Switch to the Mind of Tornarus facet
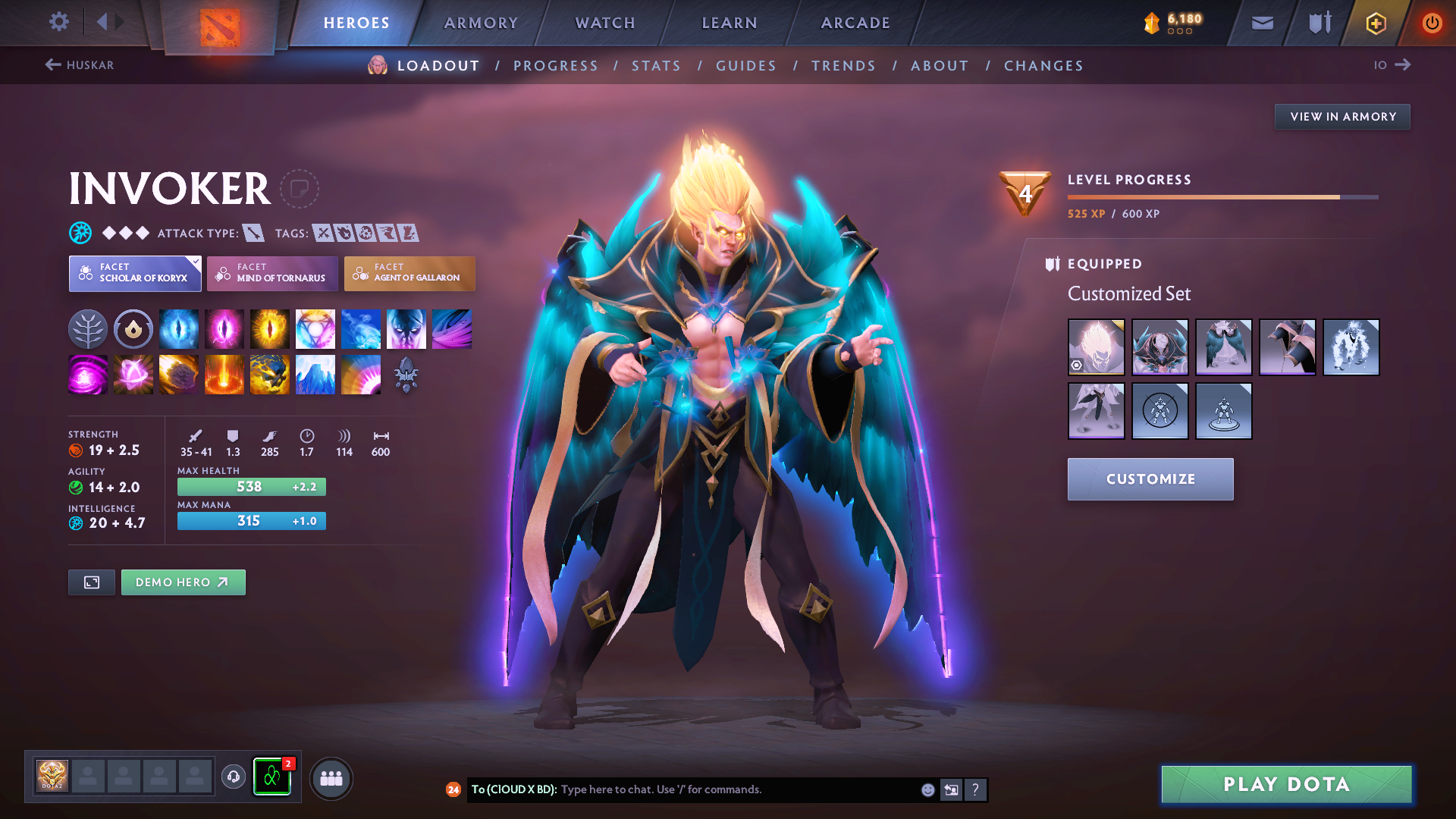Image resolution: width=1456 pixels, height=819 pixels. point(272,274)
